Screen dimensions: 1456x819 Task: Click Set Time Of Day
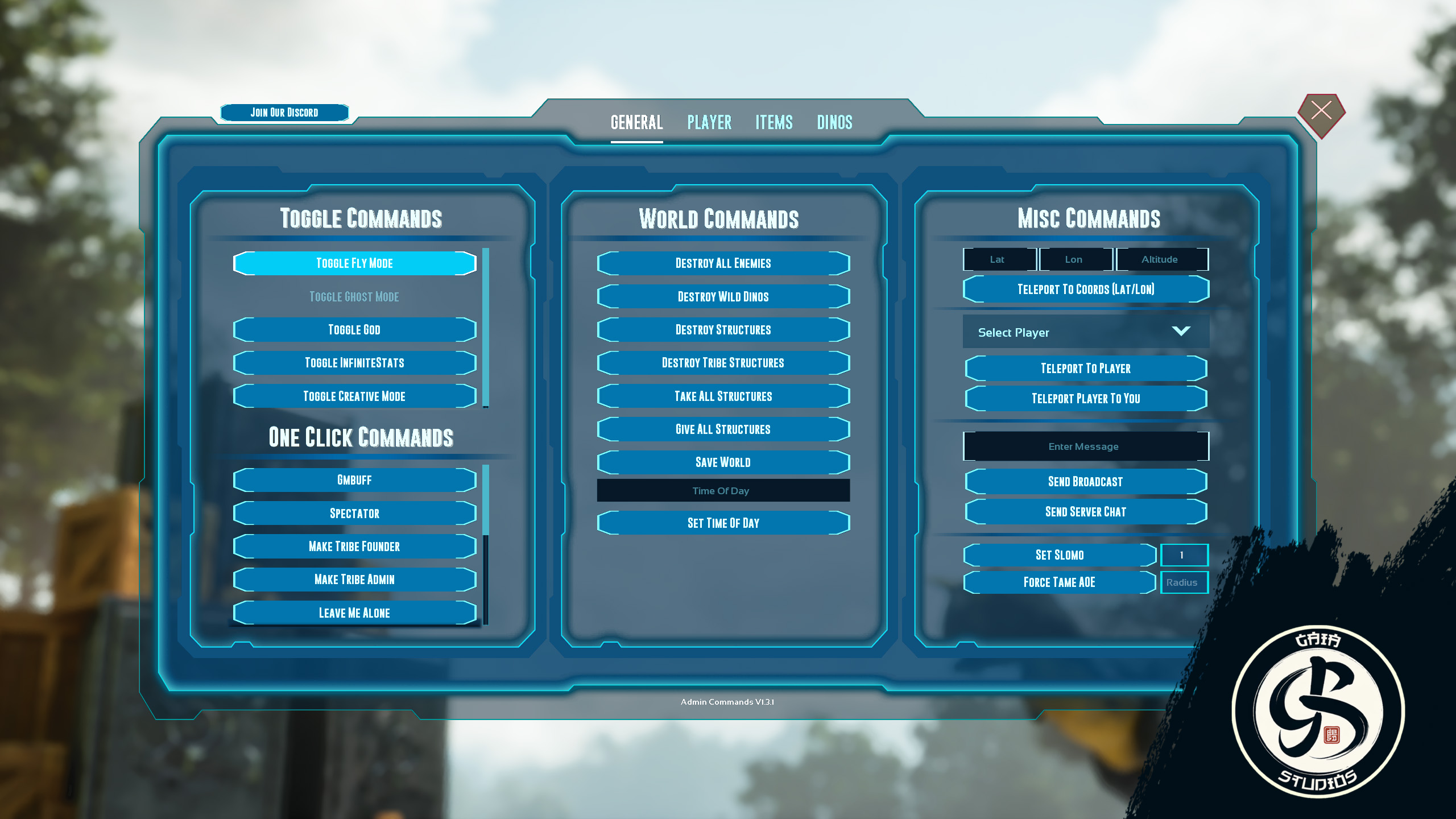(x=723, y=523)
